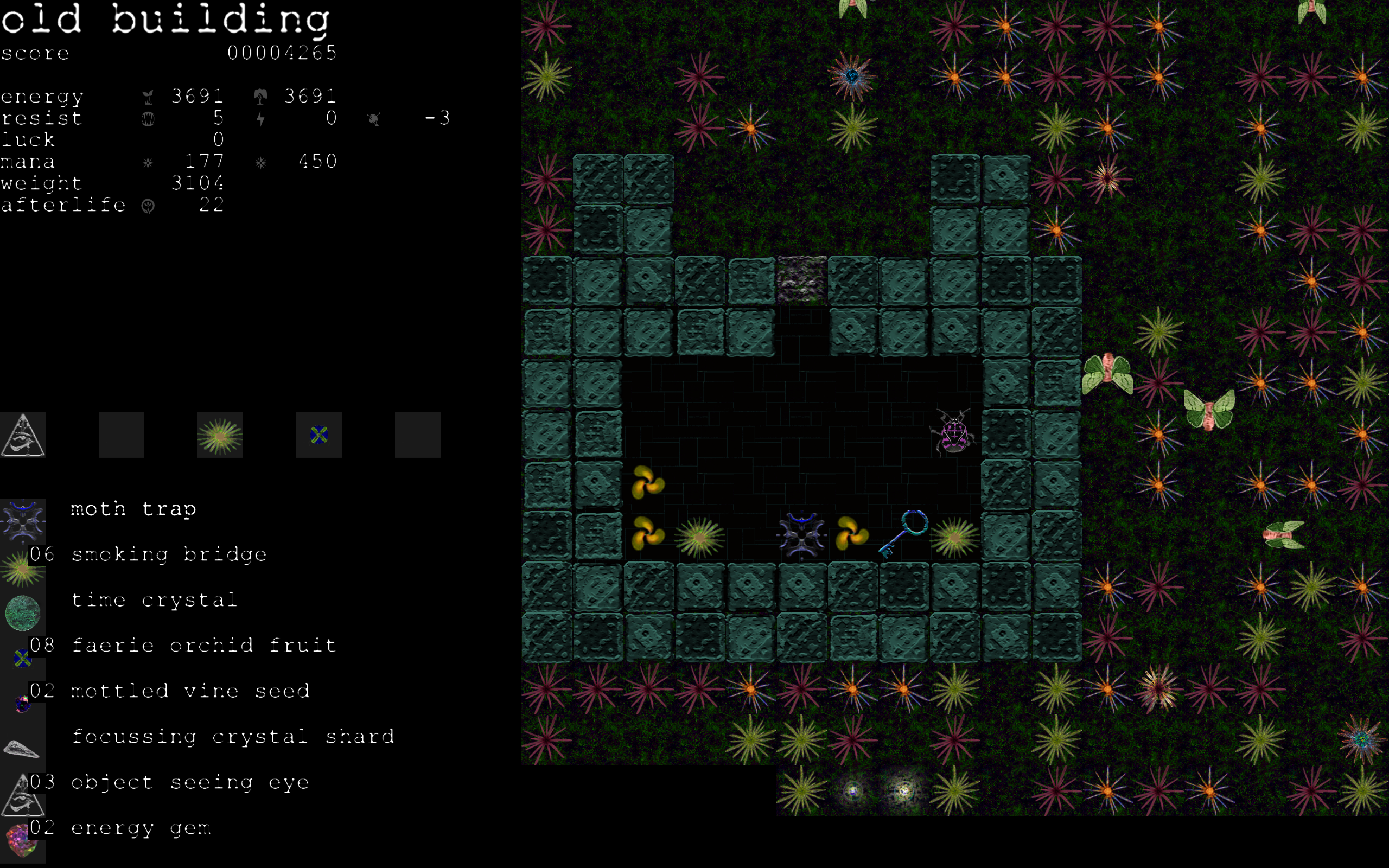
Task: Click the first hotbar slot with eye pyramid
Action: [23, 435]
